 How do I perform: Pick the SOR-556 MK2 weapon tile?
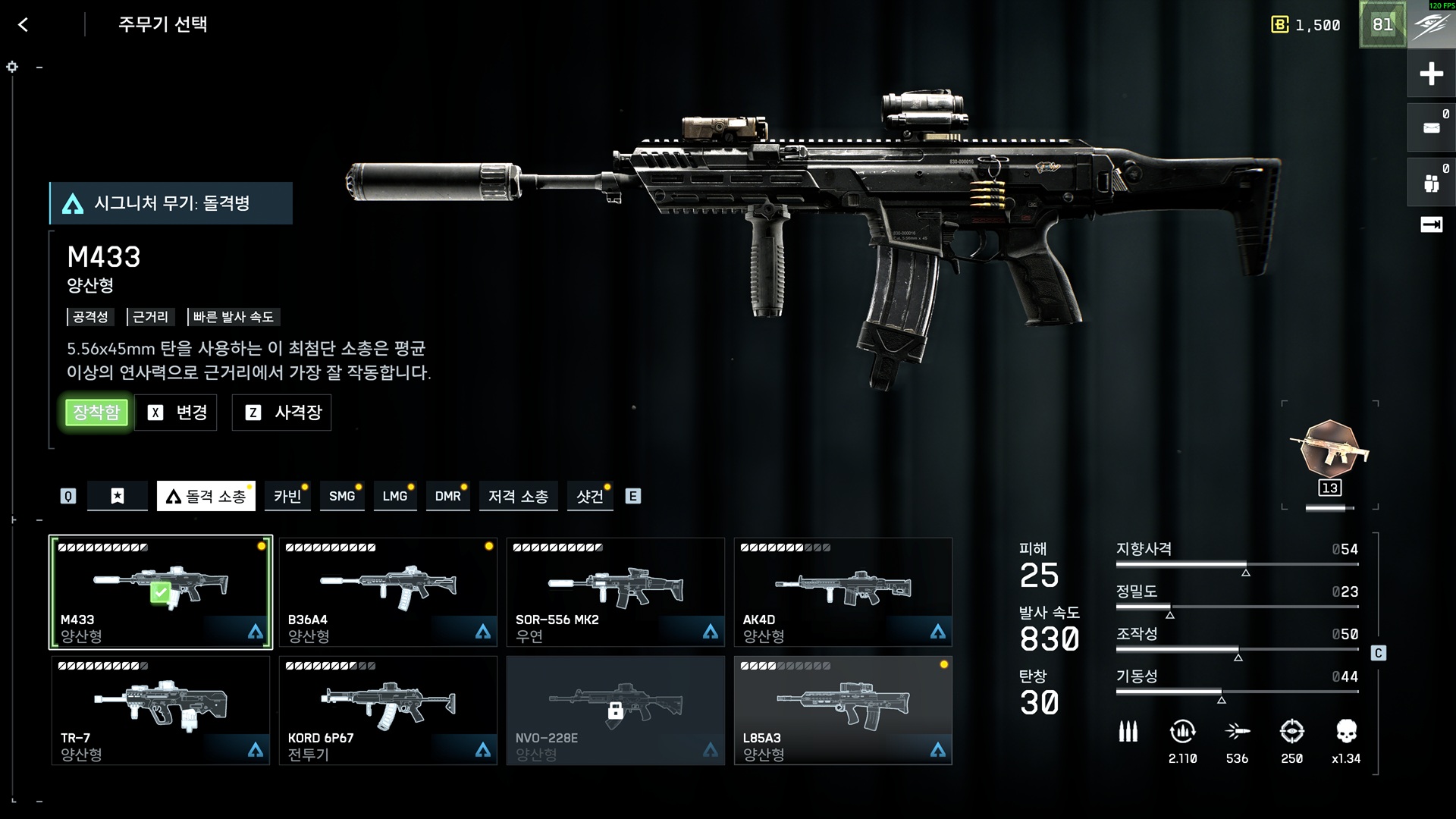point(616,592)
